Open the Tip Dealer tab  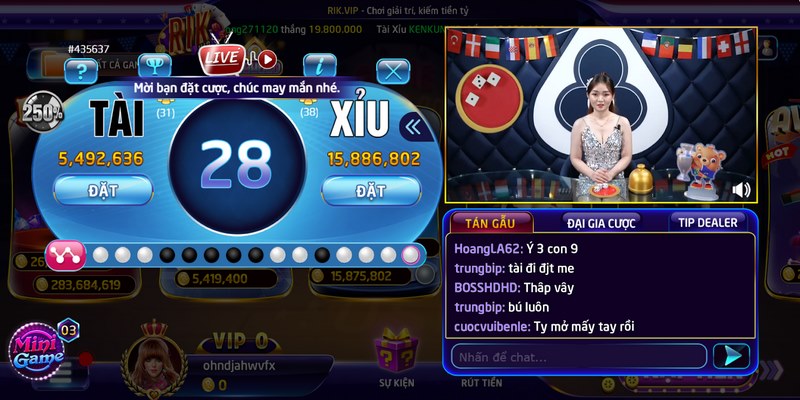click(706, 223)
